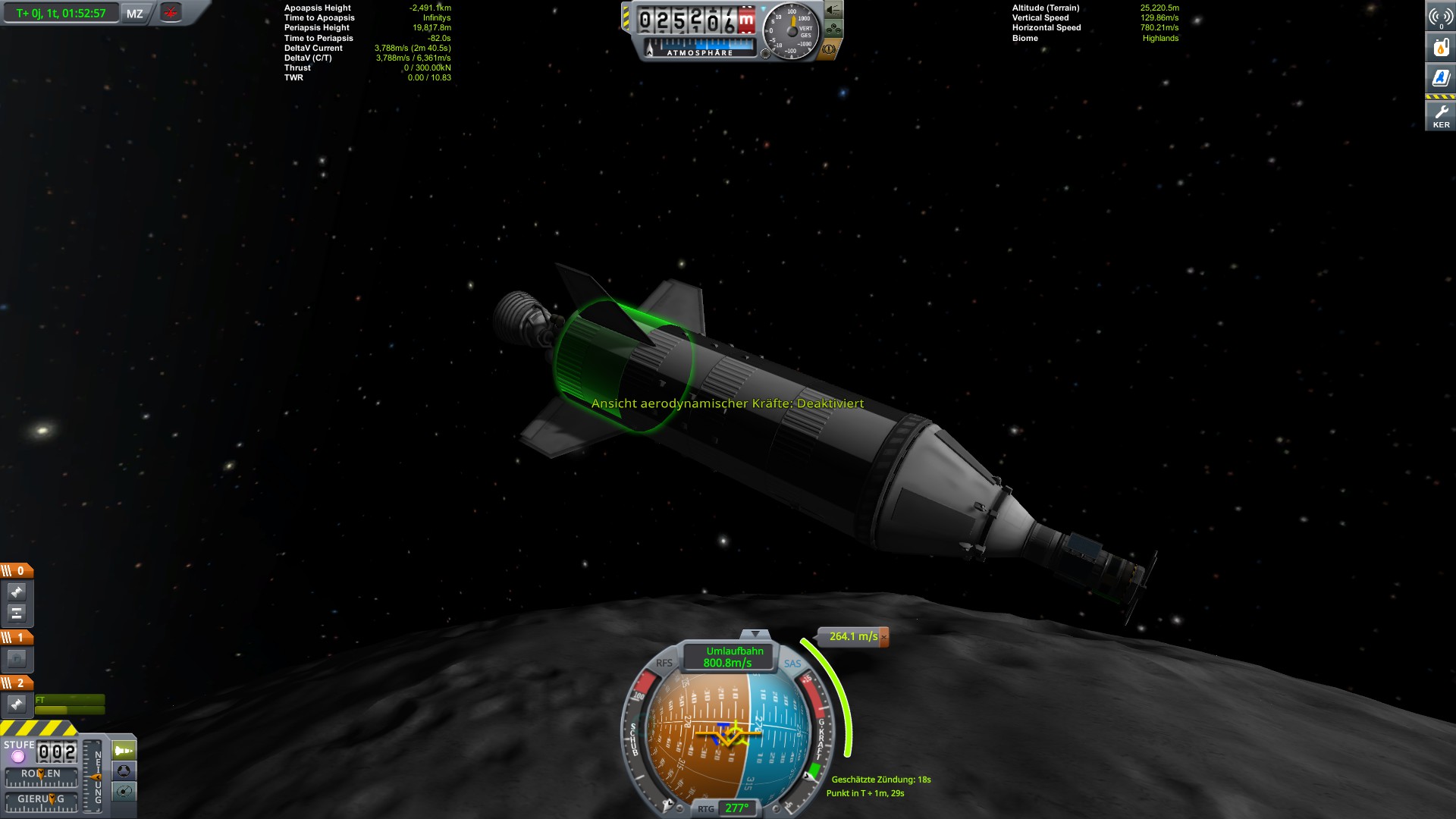Open the red aircraft vessel-recovery button

click(x=171, y=13)
